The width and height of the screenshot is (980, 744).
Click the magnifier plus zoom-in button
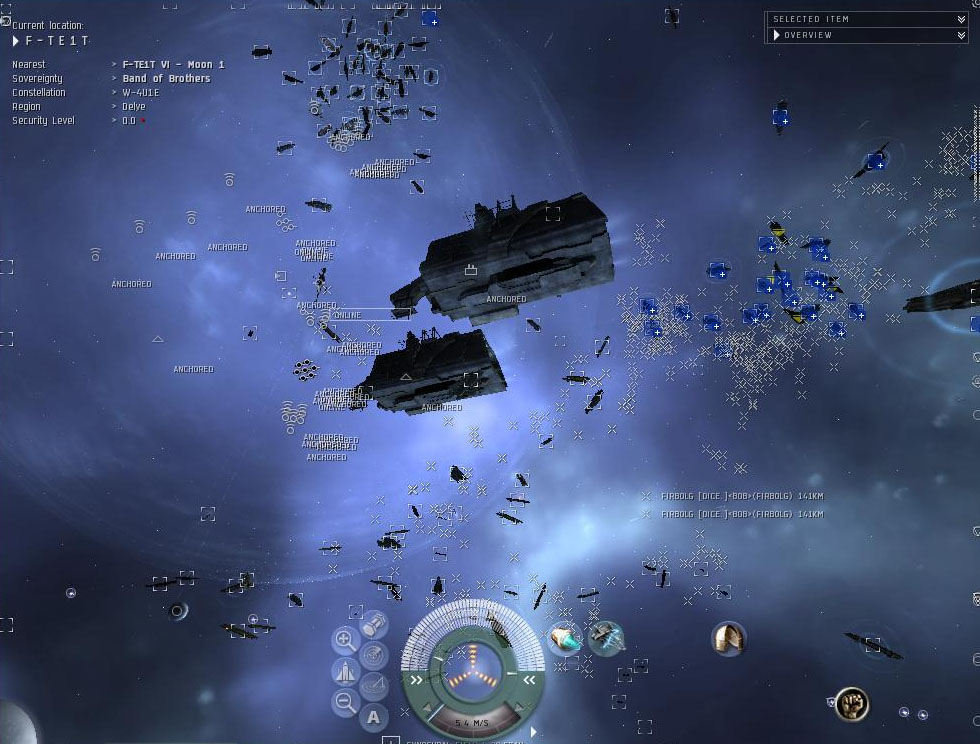pyautogui.click(x=345, y=640)
